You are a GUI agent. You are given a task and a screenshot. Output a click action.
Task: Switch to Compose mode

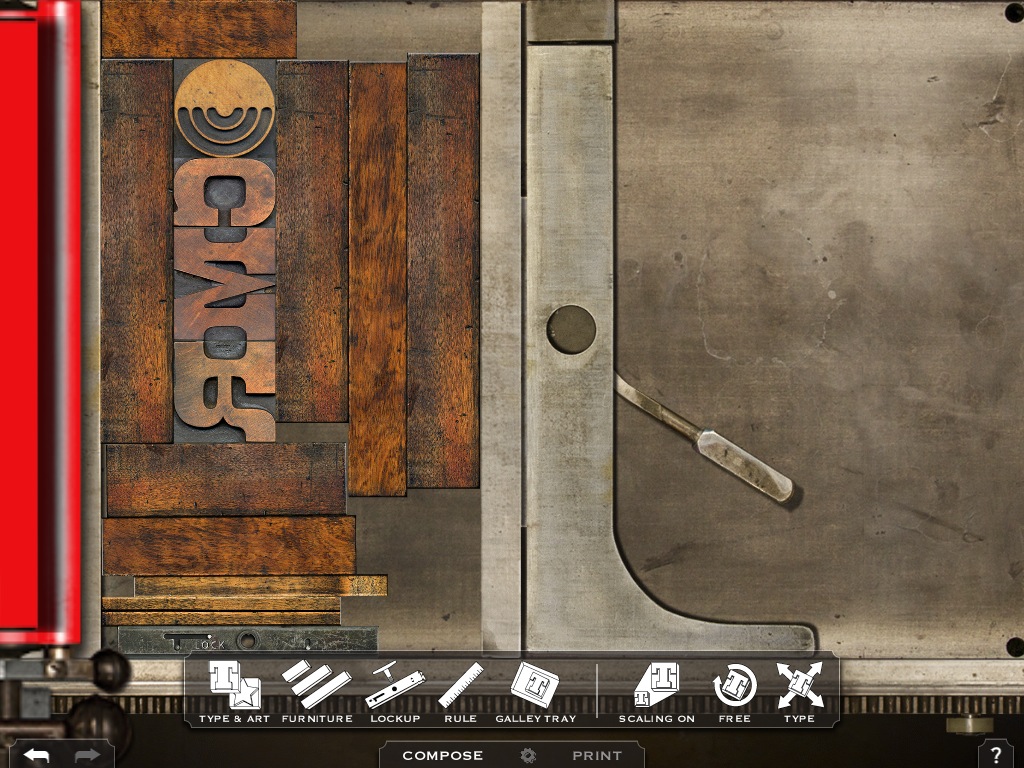(x=442, y=756)
